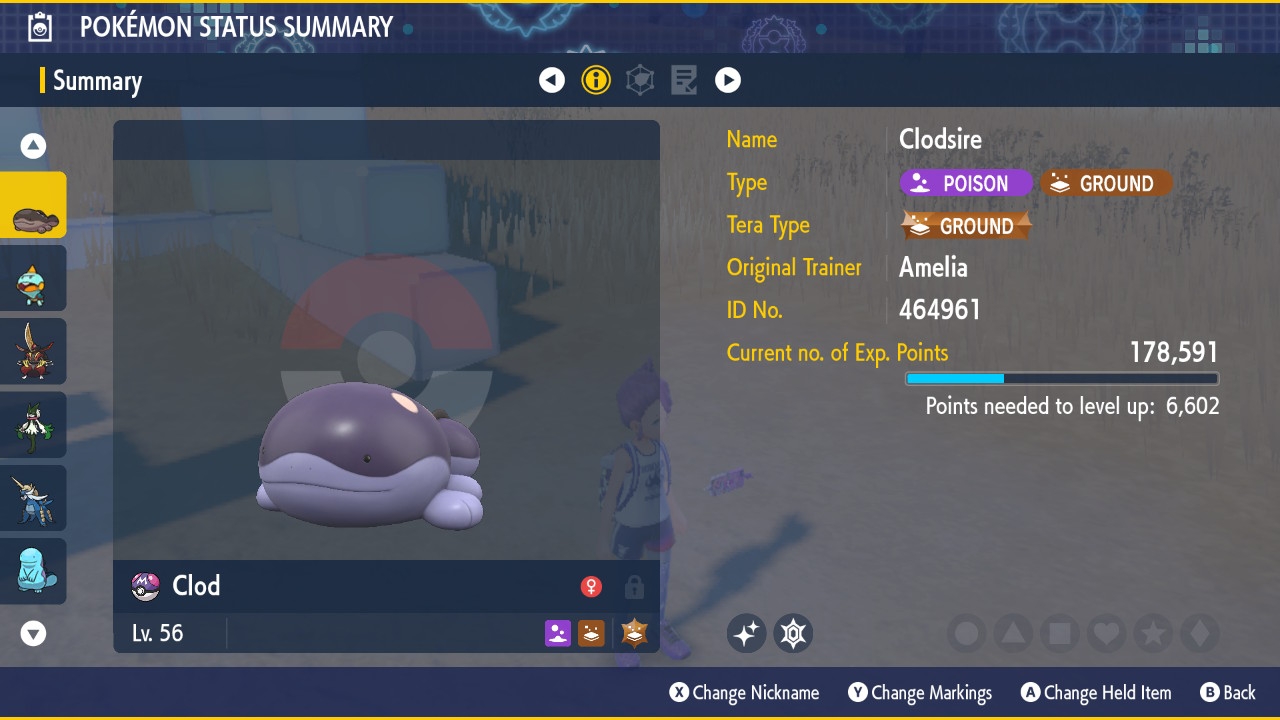The height and width of the screenshot is (720, 1280).
Task: Choose the blue yellow-crested Pokémon party slot
Action: pos(34,279)
